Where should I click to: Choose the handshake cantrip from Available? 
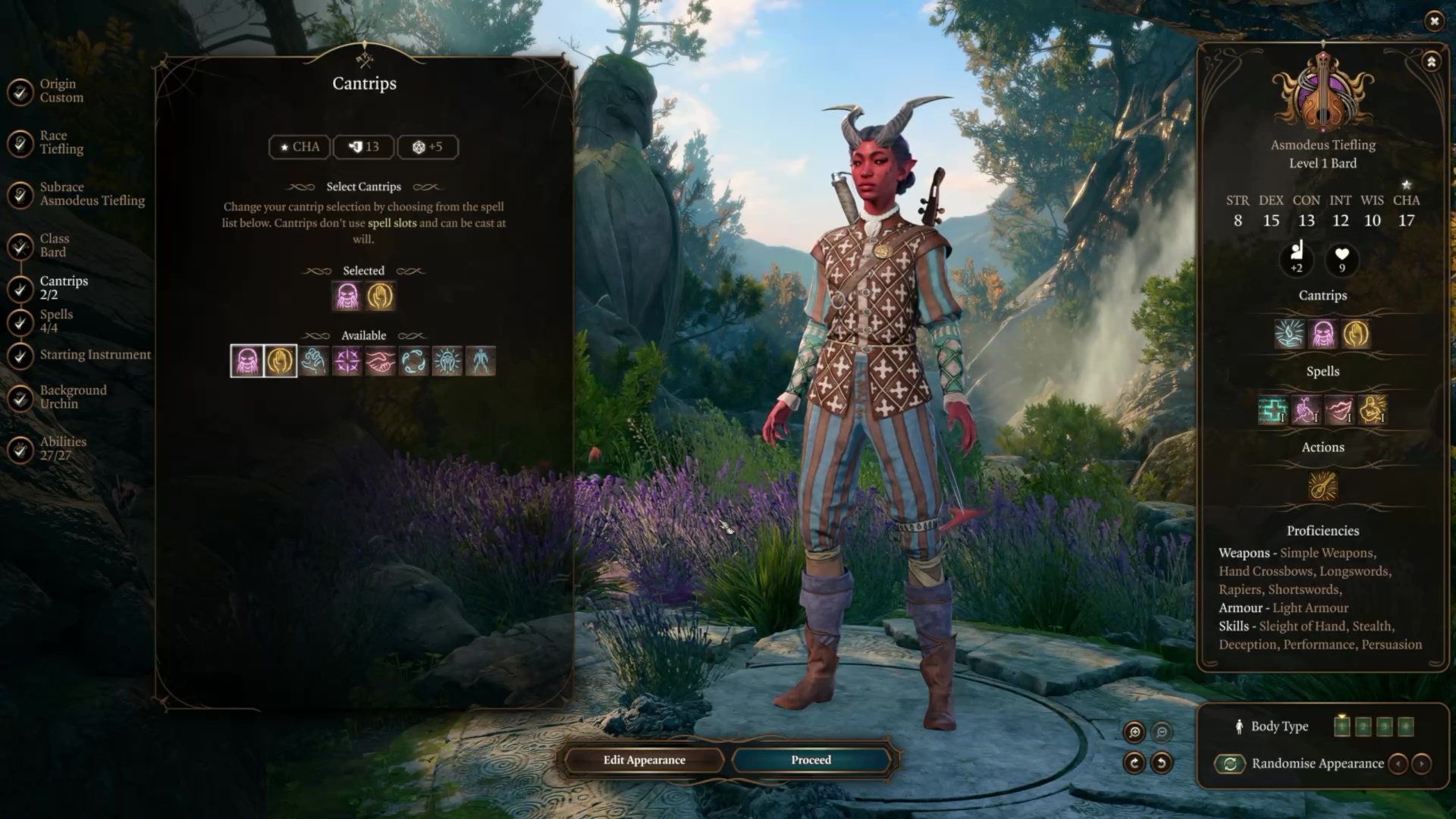click(x=380, y=361)
